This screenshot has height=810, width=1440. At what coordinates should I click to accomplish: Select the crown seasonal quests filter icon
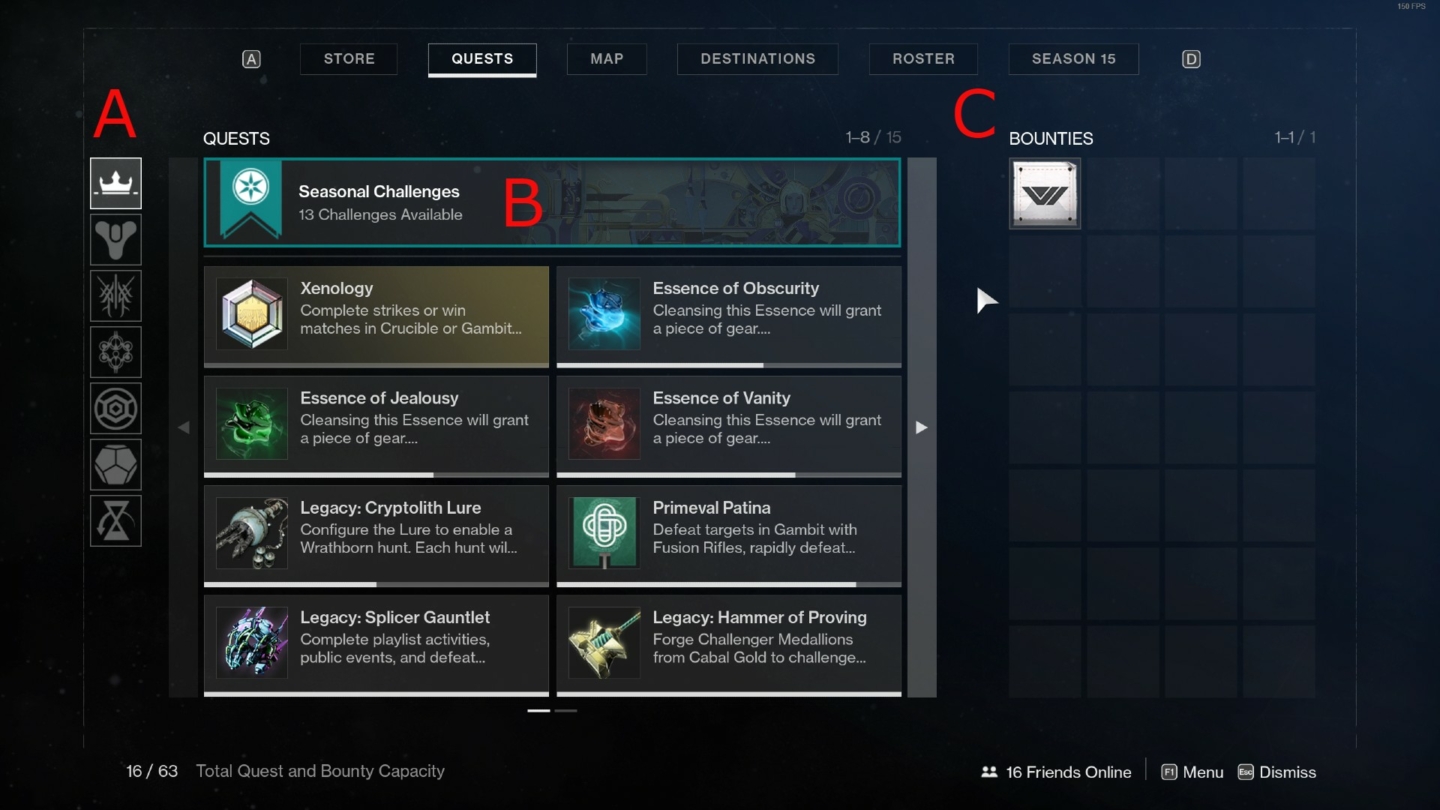pyautogui.click(x=115, y=183)
